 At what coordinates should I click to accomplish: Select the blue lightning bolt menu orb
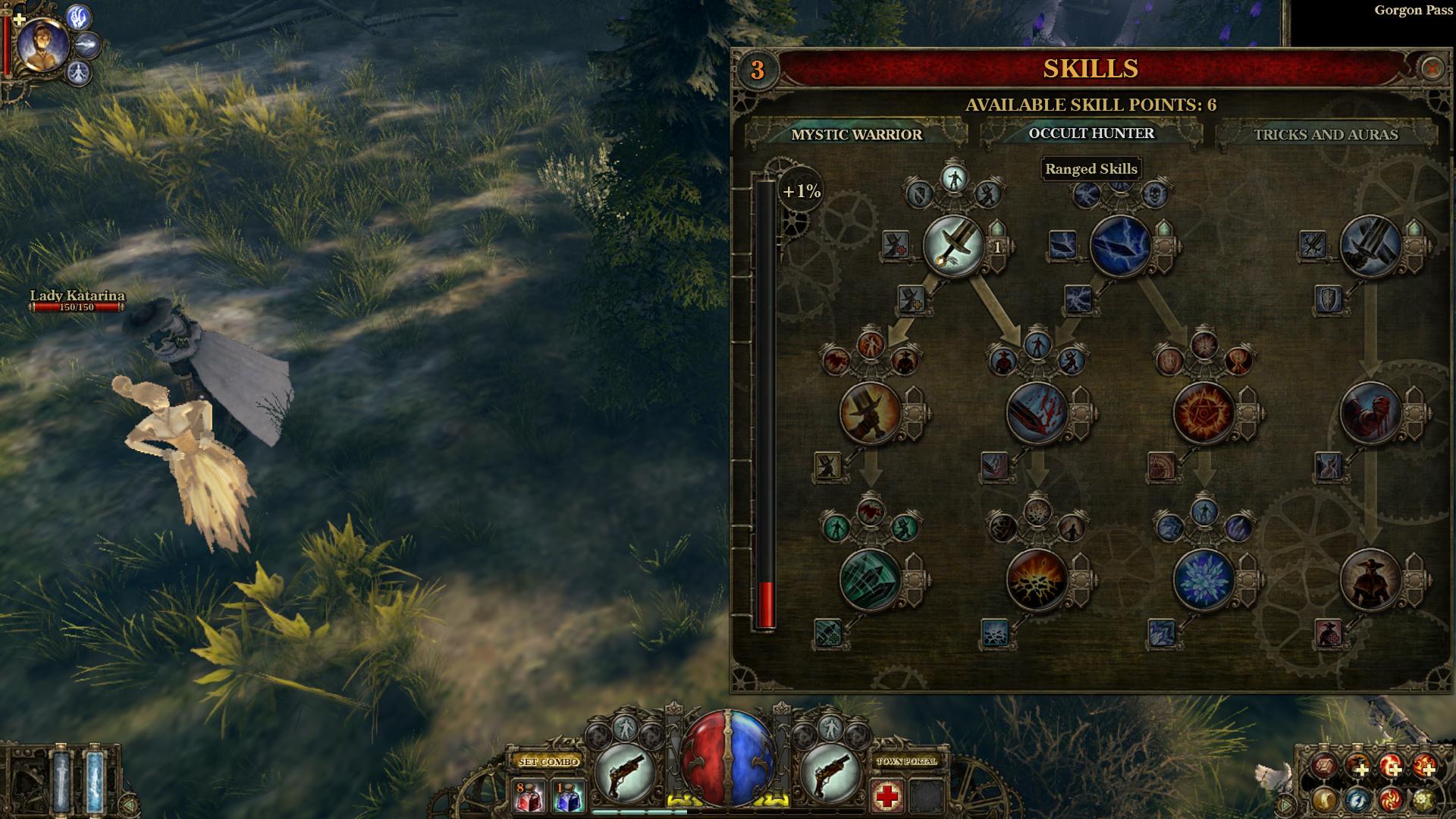[1357, 799]
